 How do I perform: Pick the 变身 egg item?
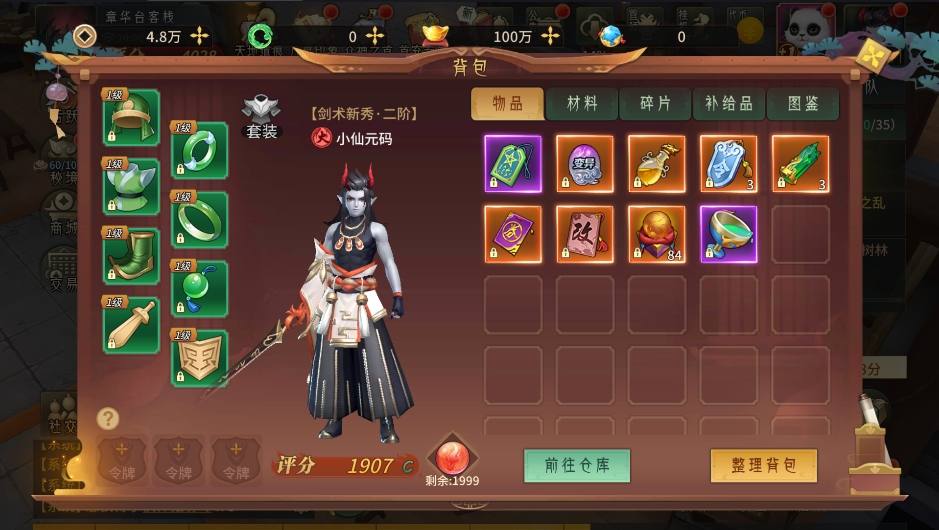(x=585, y=163)
